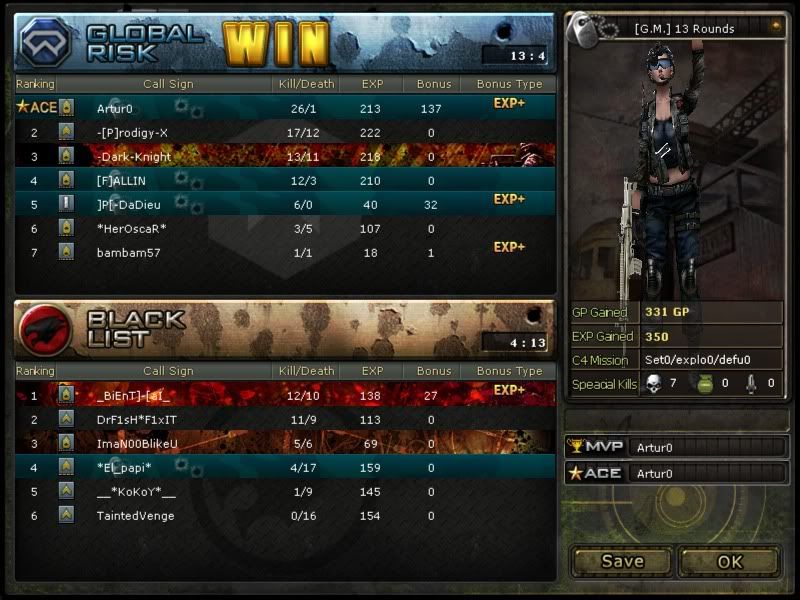Select the _BiEnT]-[aI_ player row

tap(285, 395)
